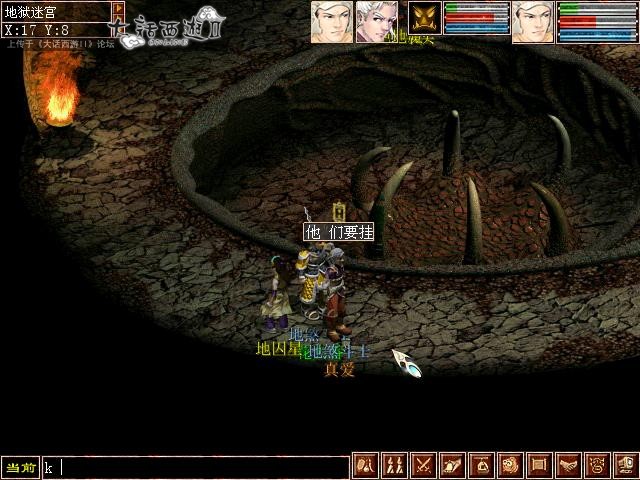Image resolution: width=640 pixels, height=480 pixels.
Task: Open the crossed swords attack button
Action: point(423,466)
